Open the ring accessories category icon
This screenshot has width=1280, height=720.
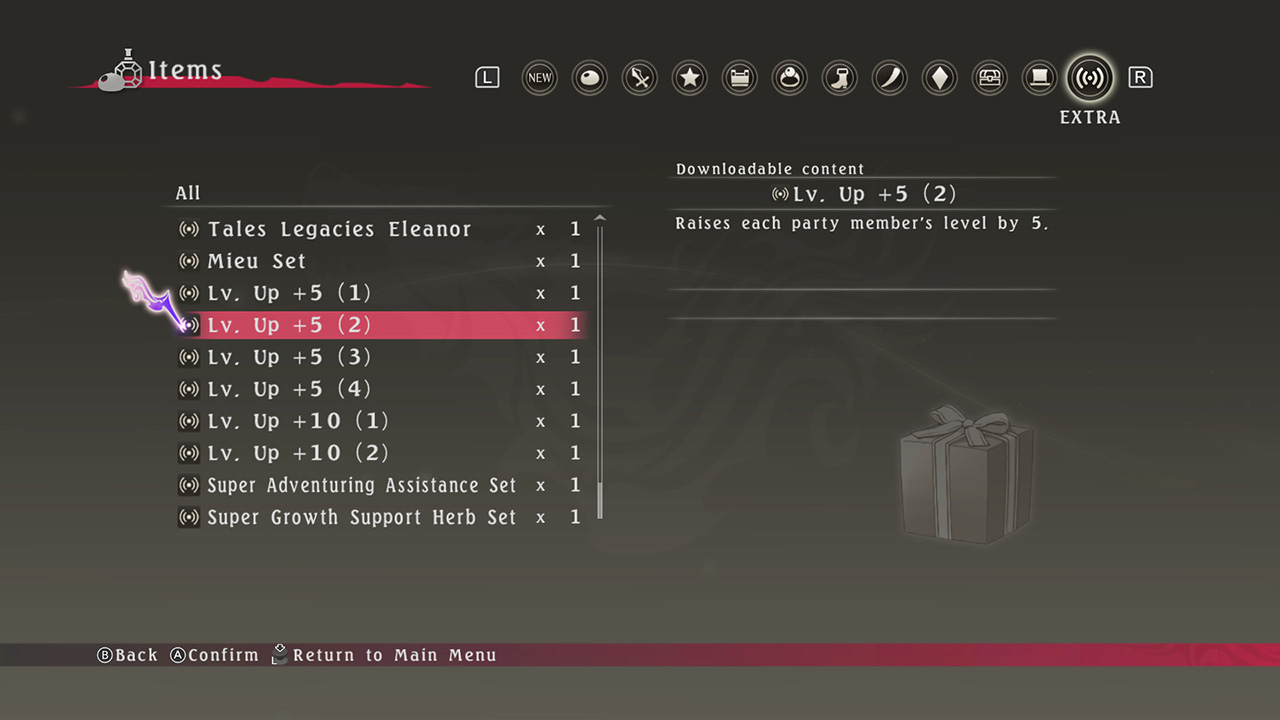(789, 77)
